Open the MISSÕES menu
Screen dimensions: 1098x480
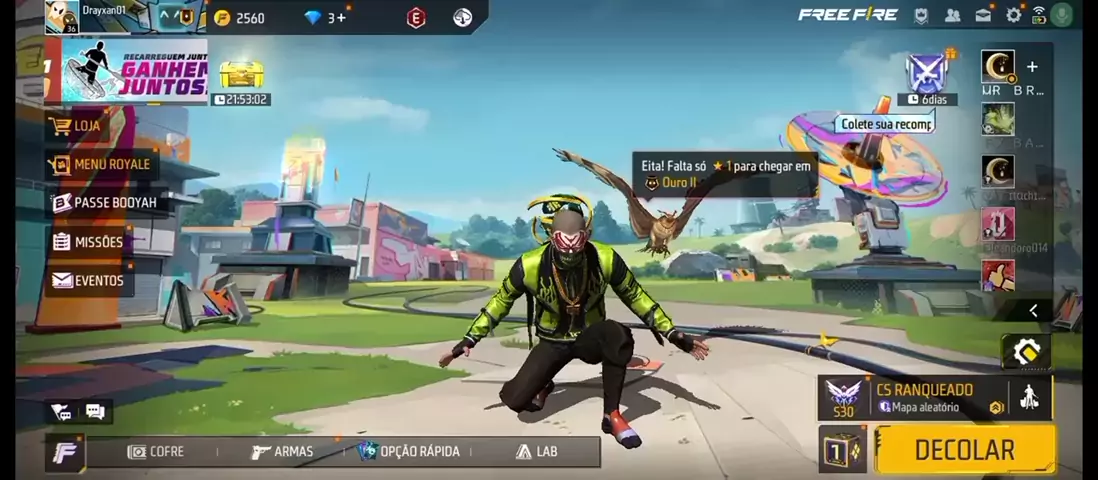pyautogui.click(x=89, y=242)
